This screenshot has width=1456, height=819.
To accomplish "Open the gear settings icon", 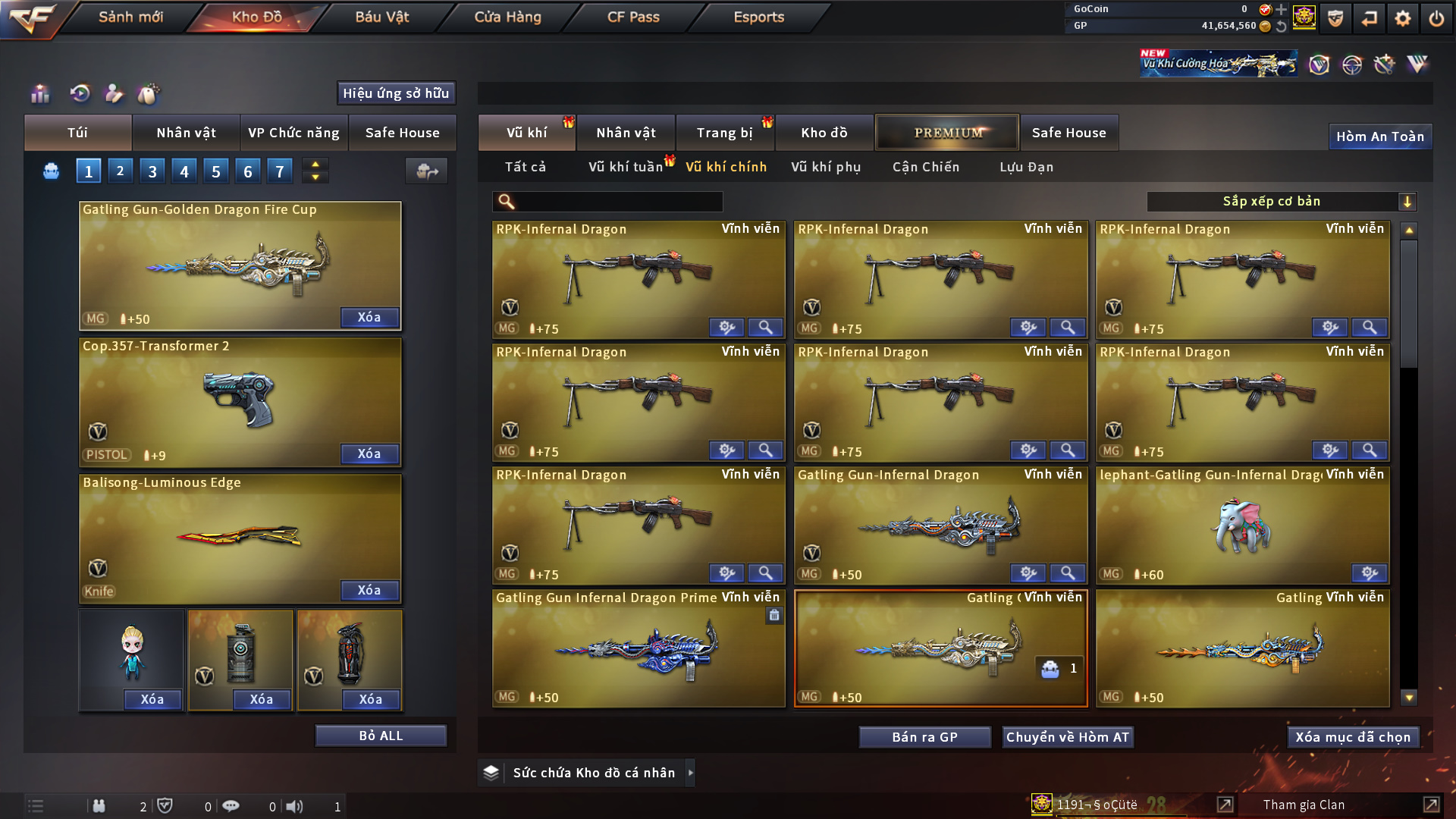I will click(x=1402, y=18).
